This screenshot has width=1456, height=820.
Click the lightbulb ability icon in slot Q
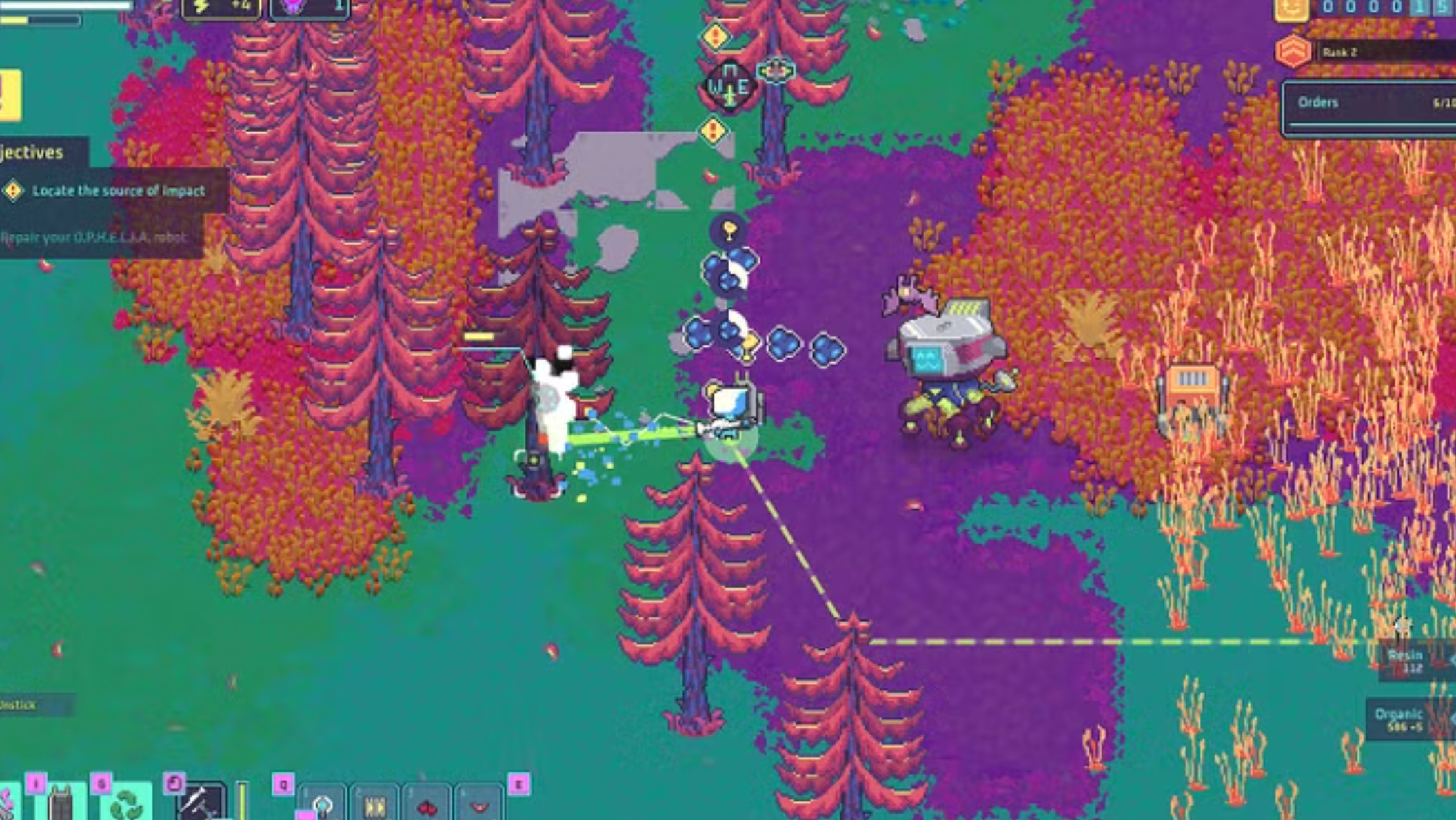point(323,806)
